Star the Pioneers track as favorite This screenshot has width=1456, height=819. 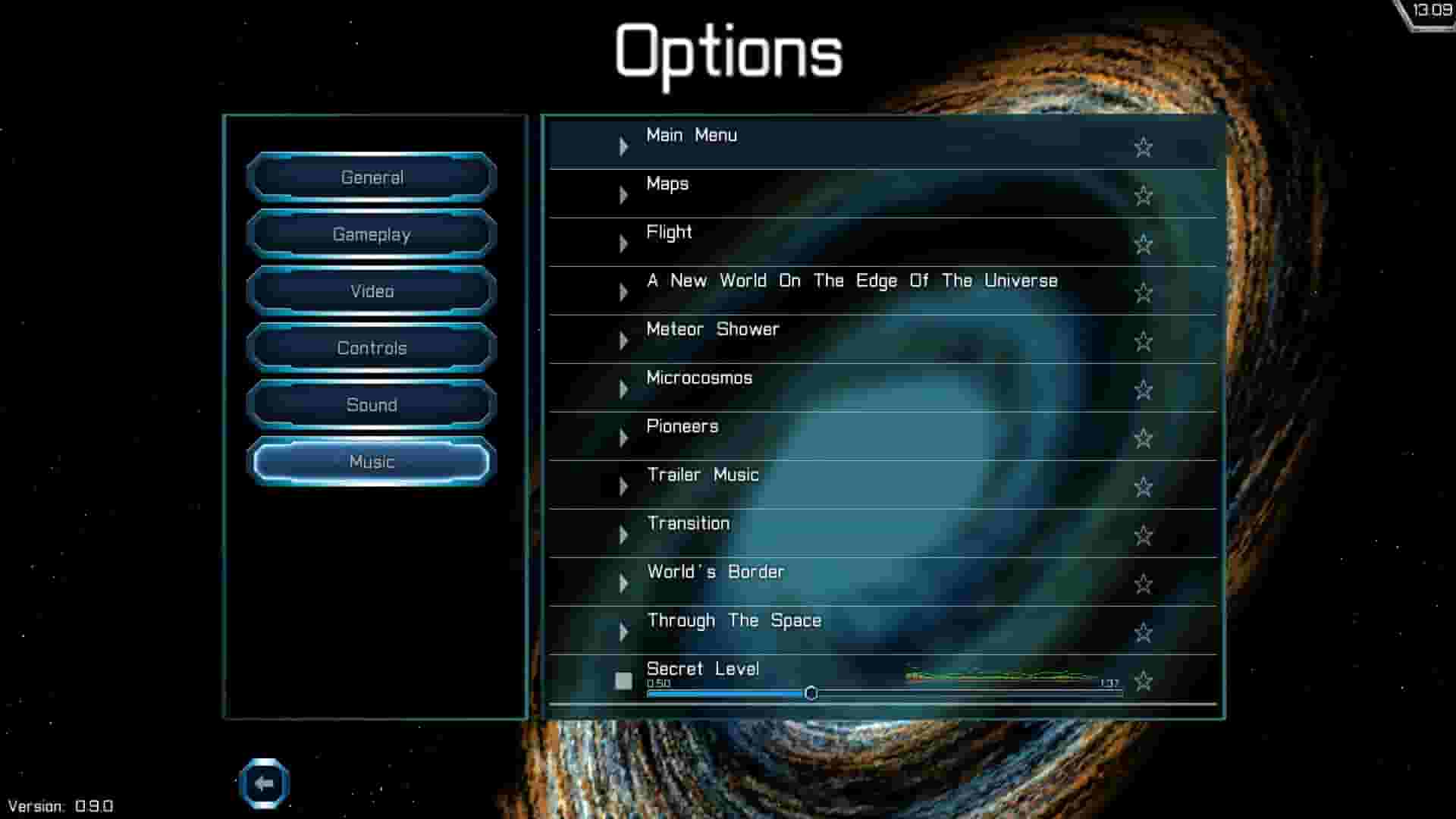(x=1143, y=439)
